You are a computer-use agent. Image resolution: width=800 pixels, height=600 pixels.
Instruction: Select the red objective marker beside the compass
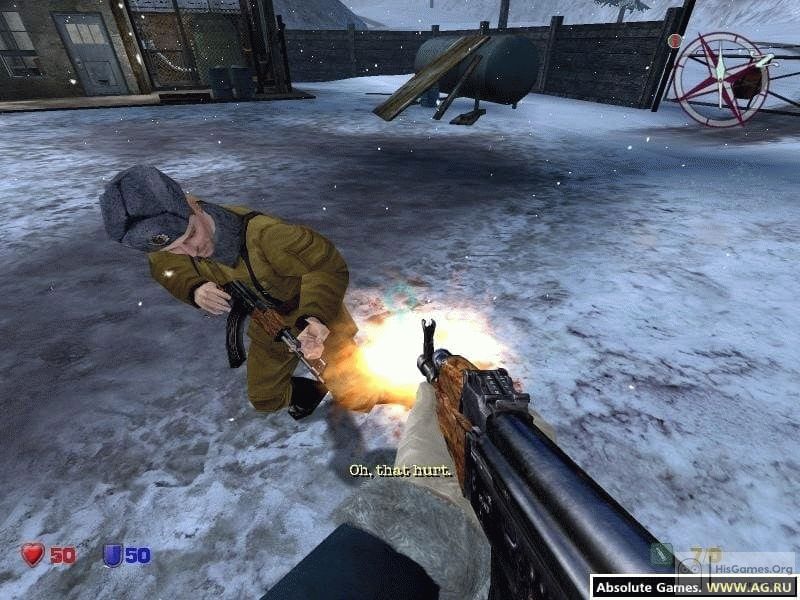[x=675, y=41]
